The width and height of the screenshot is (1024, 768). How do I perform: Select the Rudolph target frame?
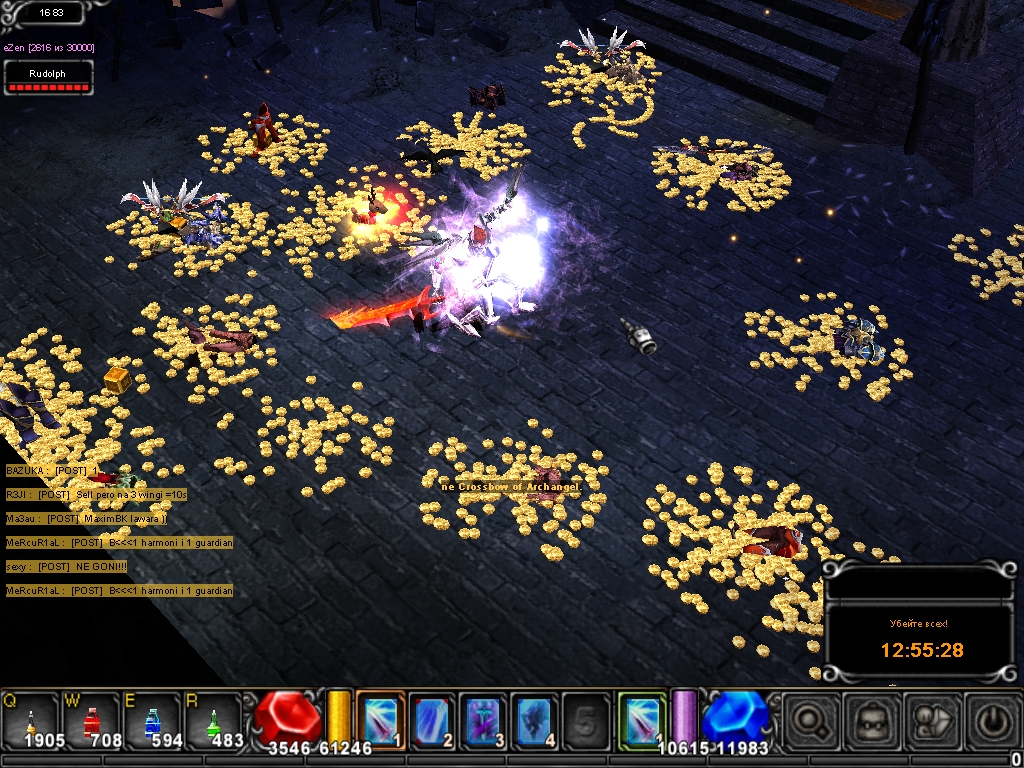(48, 78)
